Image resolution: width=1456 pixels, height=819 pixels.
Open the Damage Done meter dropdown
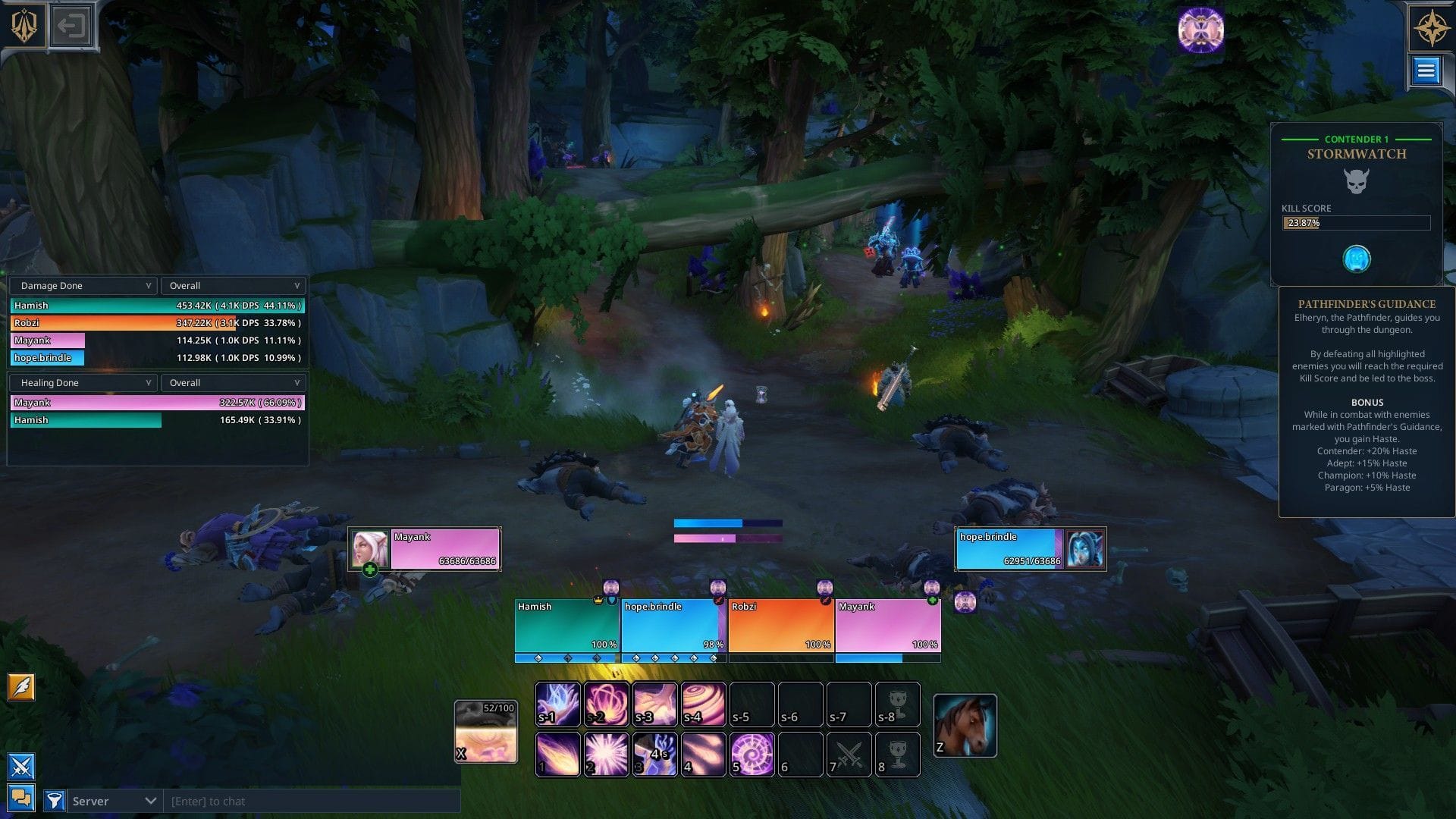[x=83, y=285]
